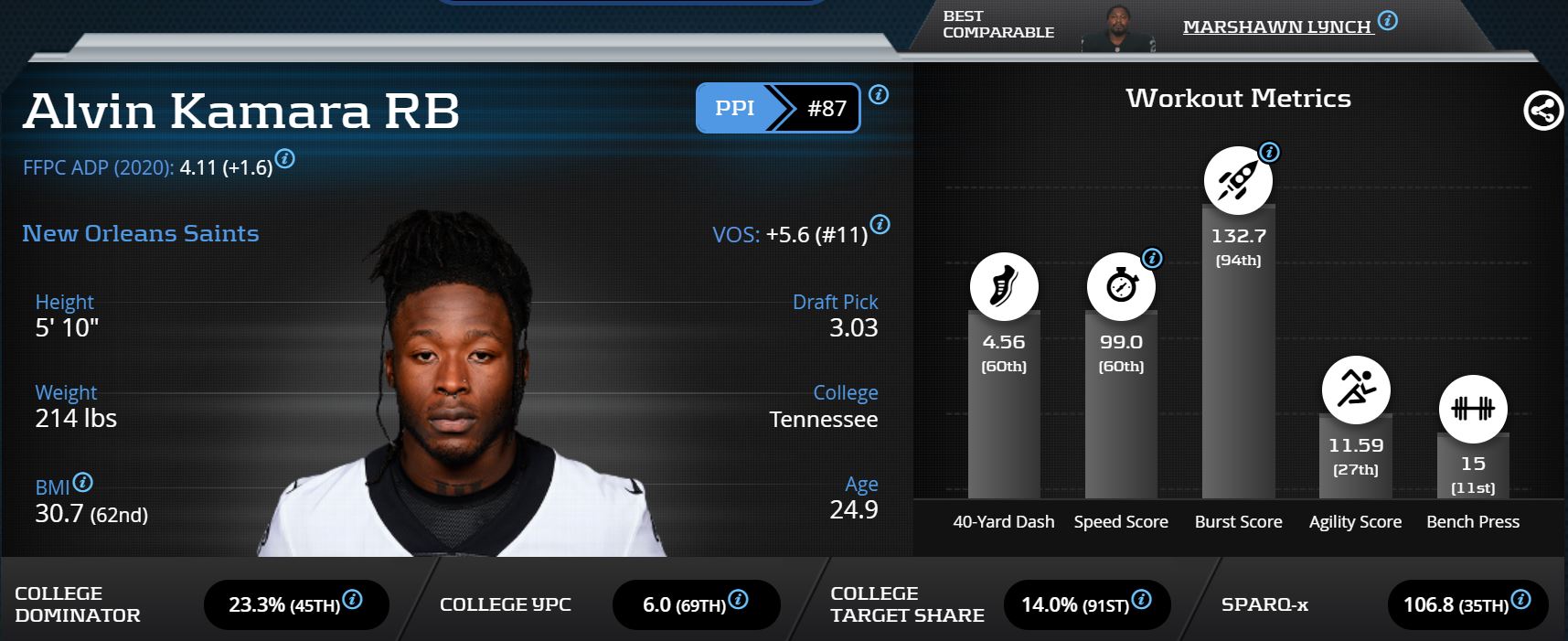Show the VOS info tooltip icon
This screenshot has height=641, width=1568.
click(x=880, y=224)
